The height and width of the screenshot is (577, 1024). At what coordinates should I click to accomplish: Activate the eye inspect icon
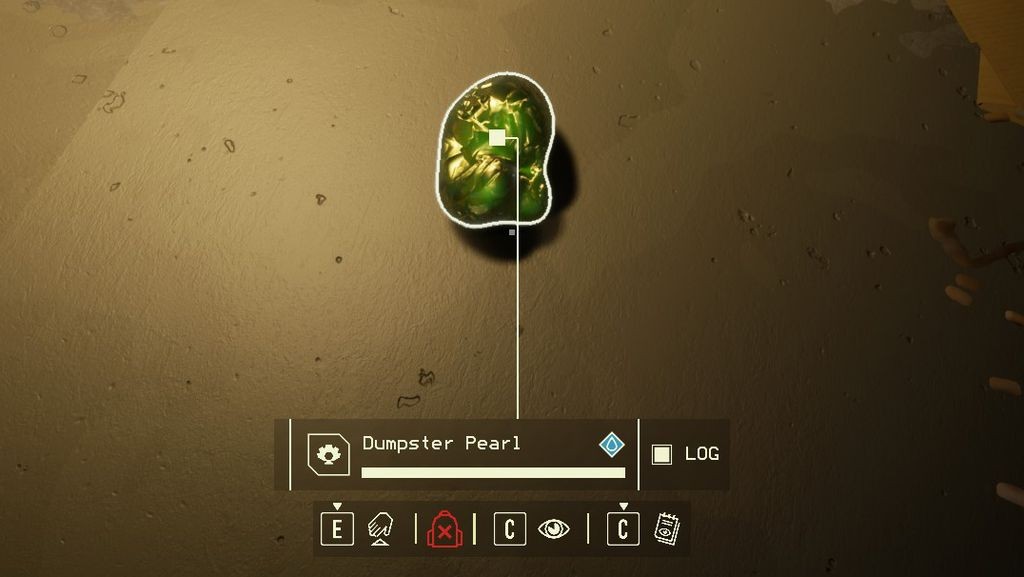553,528
